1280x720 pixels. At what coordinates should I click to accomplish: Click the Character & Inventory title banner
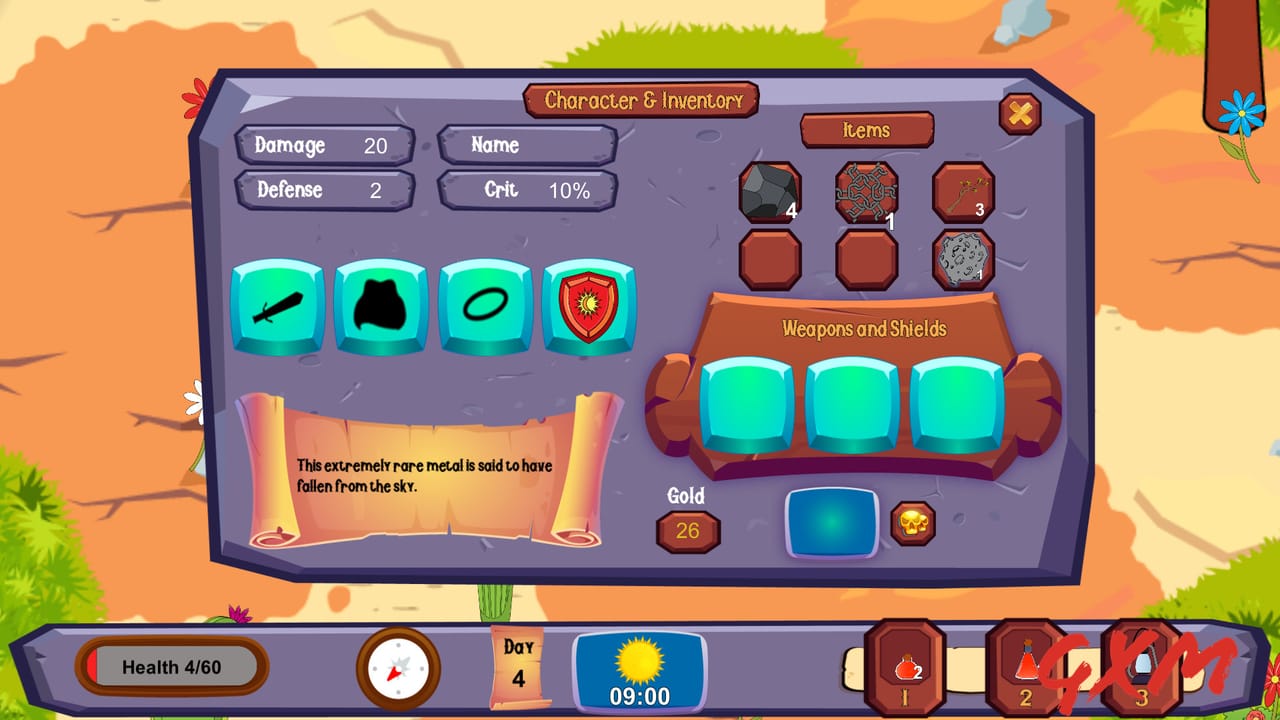tap(641, 100)
